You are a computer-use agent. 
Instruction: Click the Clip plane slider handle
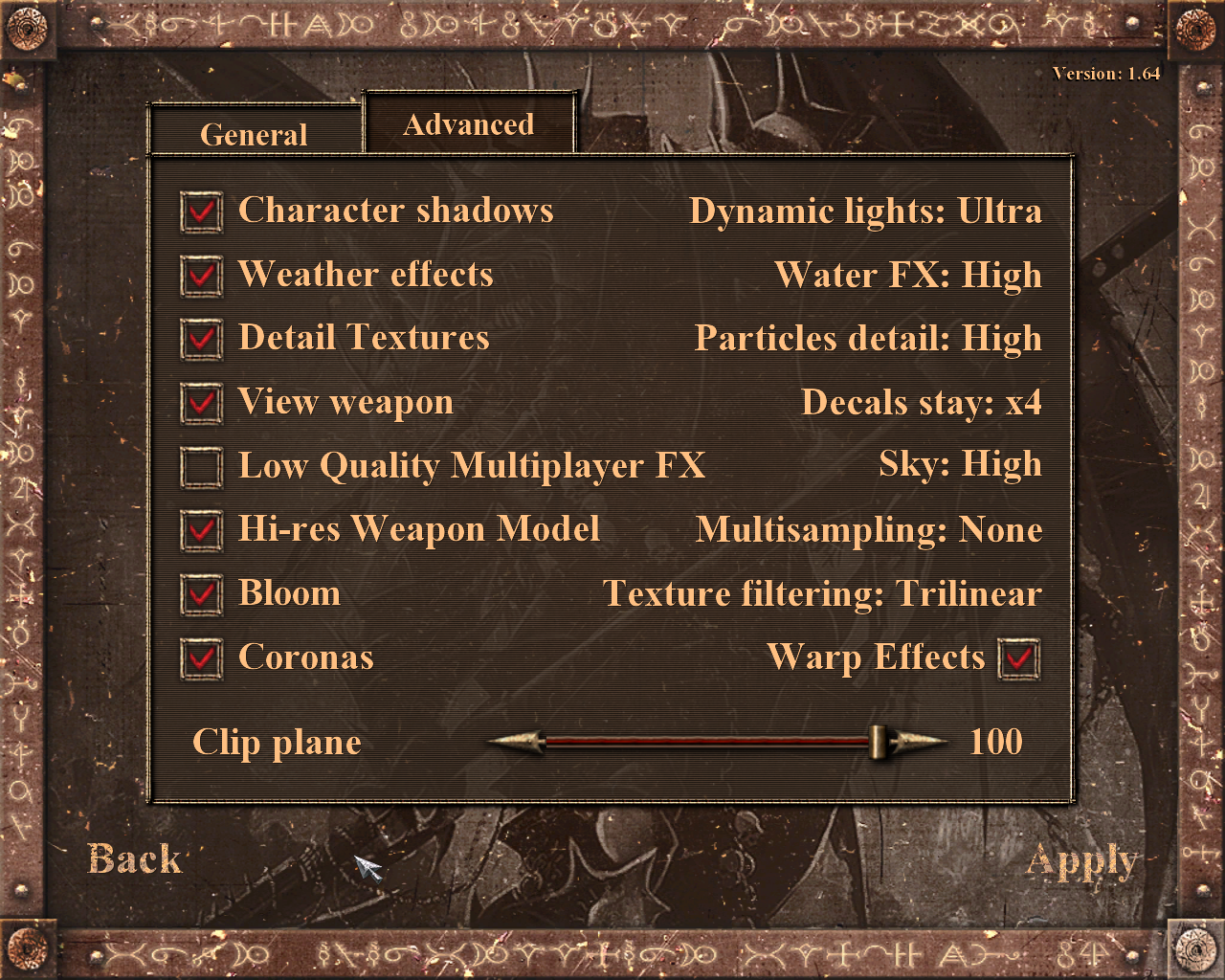[877, 742]
